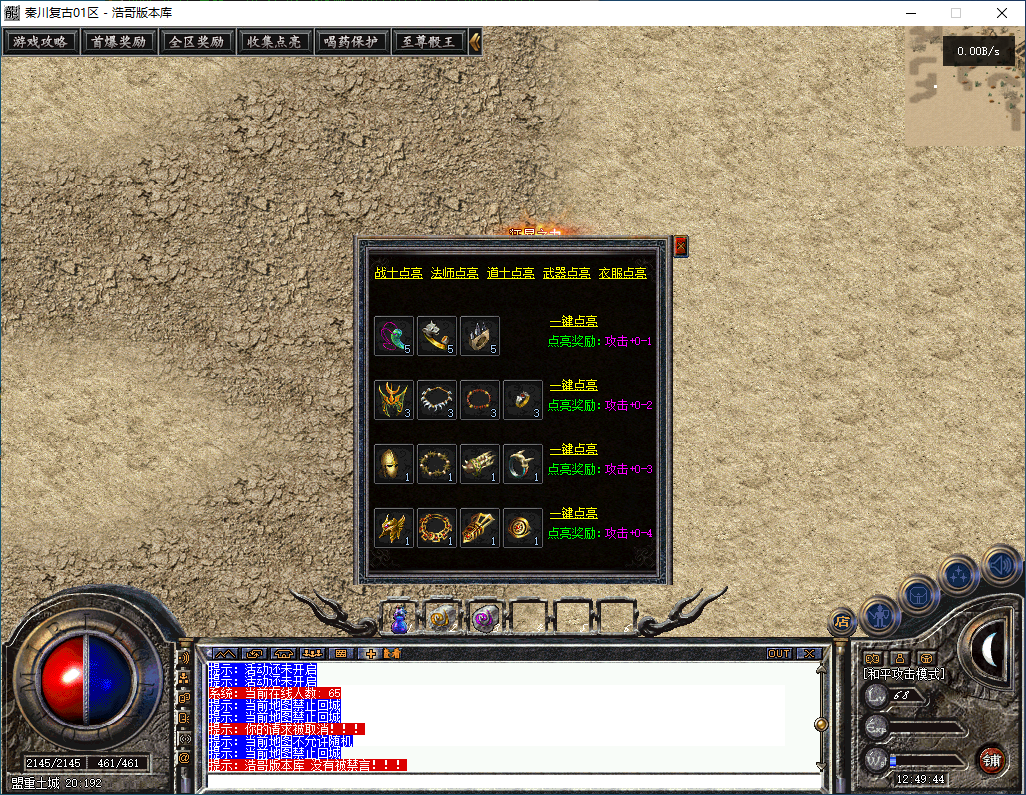Close the game window
Image resolution: width=1026 pixels, height=795 pixels.
(1002, 13)
